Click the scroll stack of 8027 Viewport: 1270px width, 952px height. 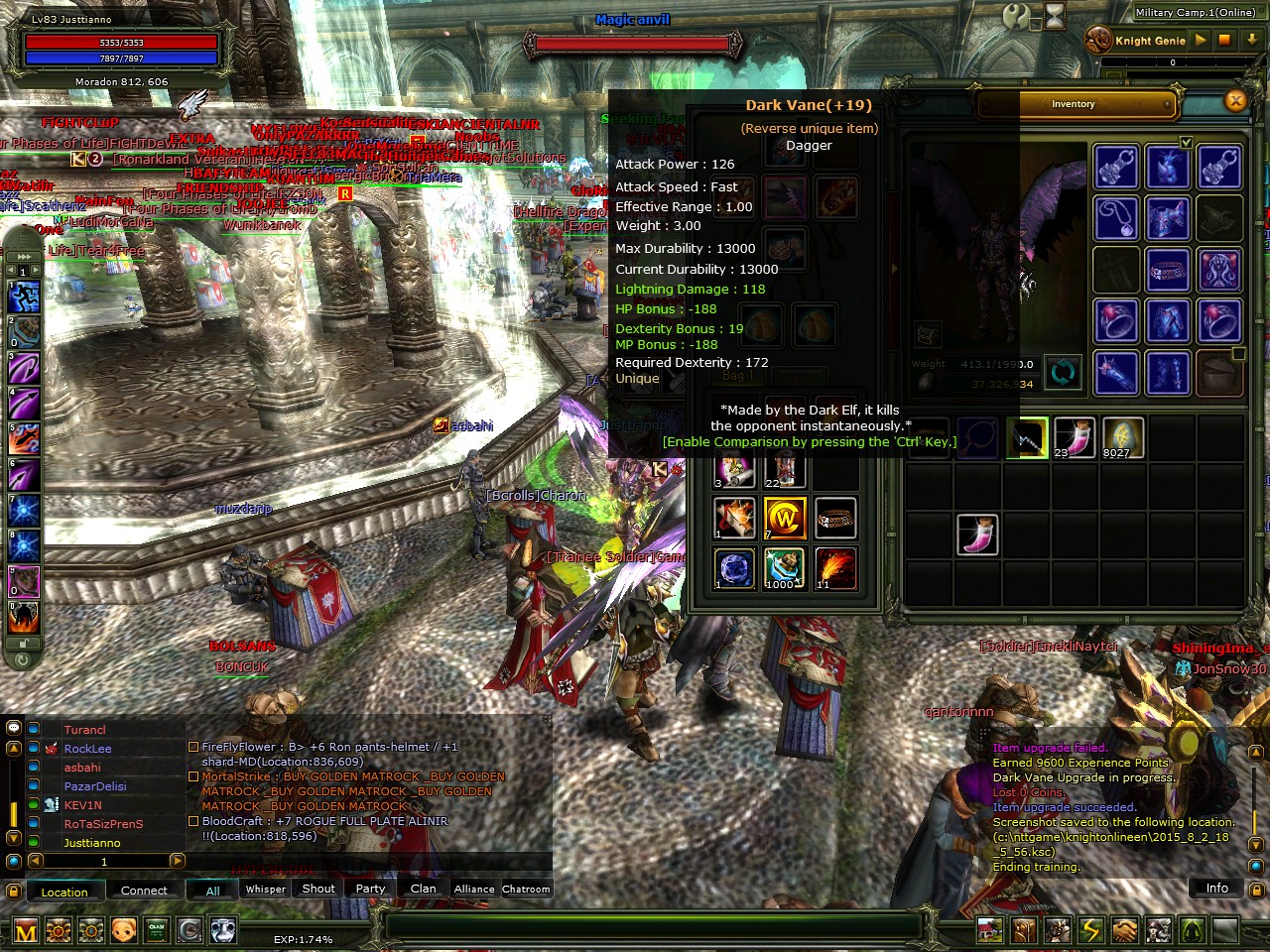point(1122,437)
